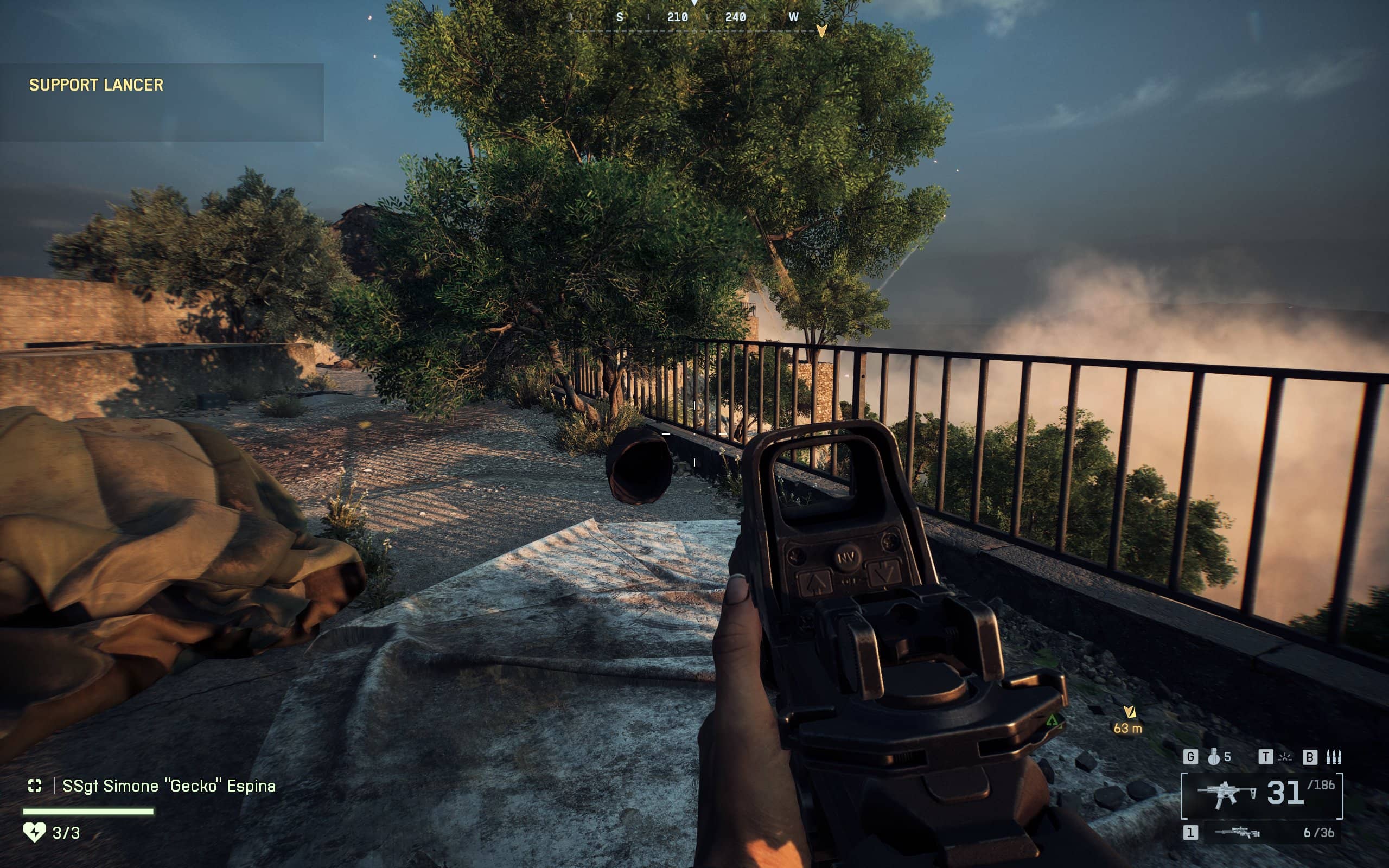Select the Support Lancer objective tracker

click(x=97, y=85)
